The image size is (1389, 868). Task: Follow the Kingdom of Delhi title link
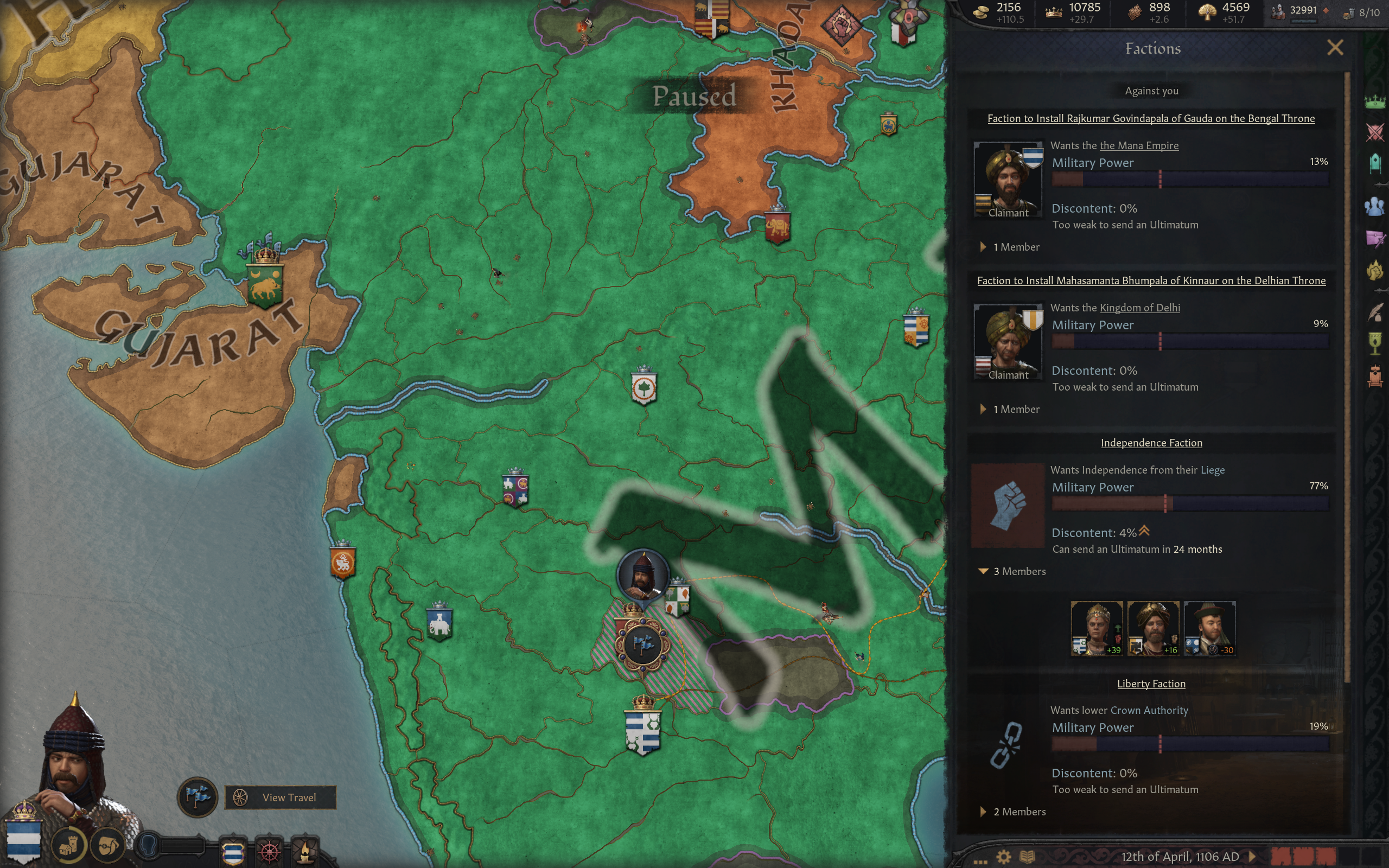1139,308
